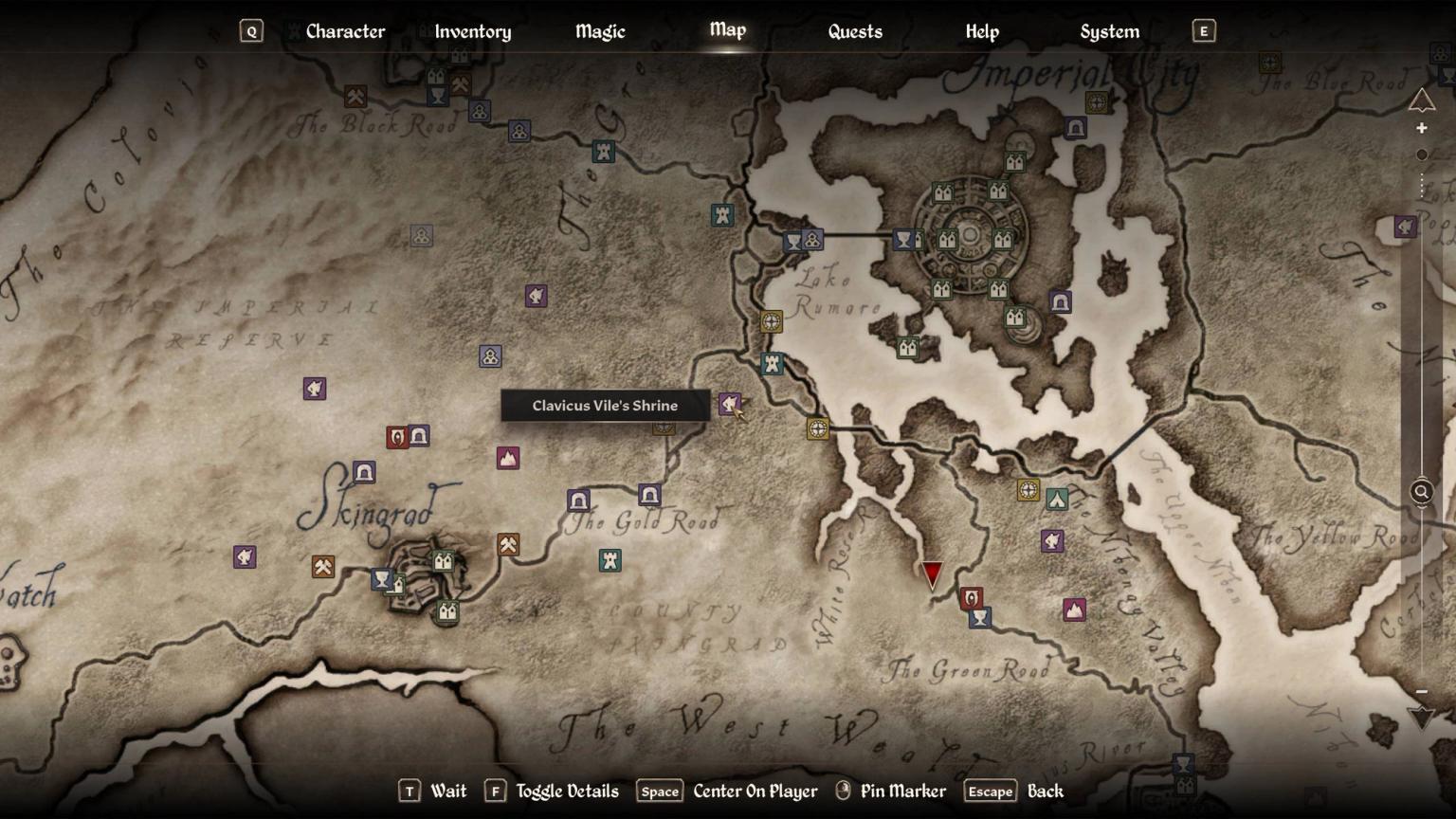Viewport: 1456px width, 819px height.
Task: Click the red player position marker
Action: [931, 573]
